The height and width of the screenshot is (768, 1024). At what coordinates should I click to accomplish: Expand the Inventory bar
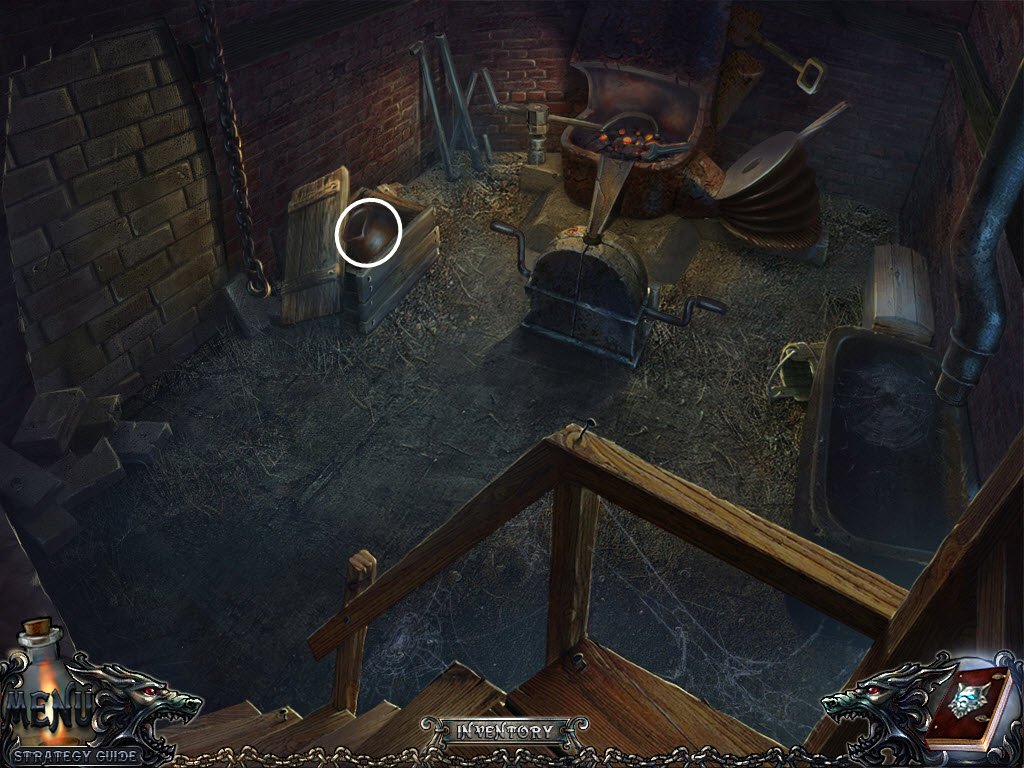pos(504,731)
